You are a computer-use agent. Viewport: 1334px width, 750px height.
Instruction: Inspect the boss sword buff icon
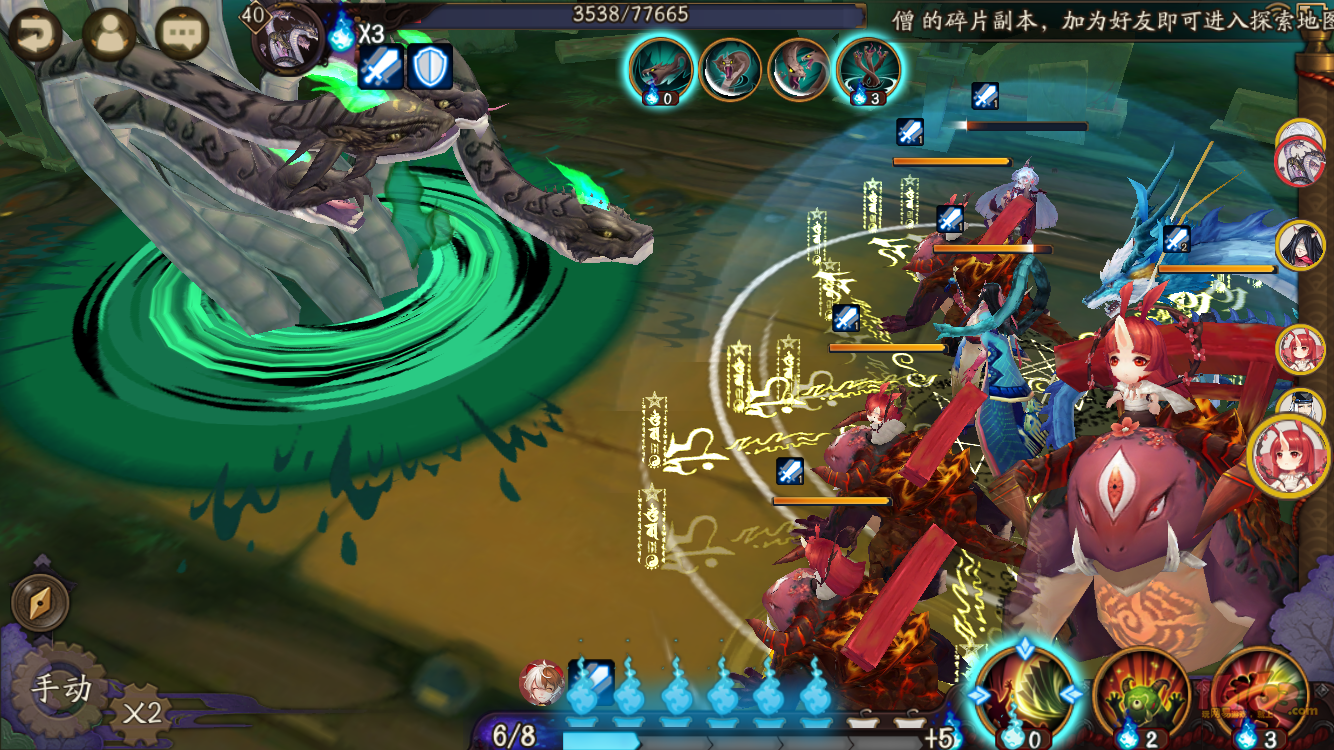point(381,67)
